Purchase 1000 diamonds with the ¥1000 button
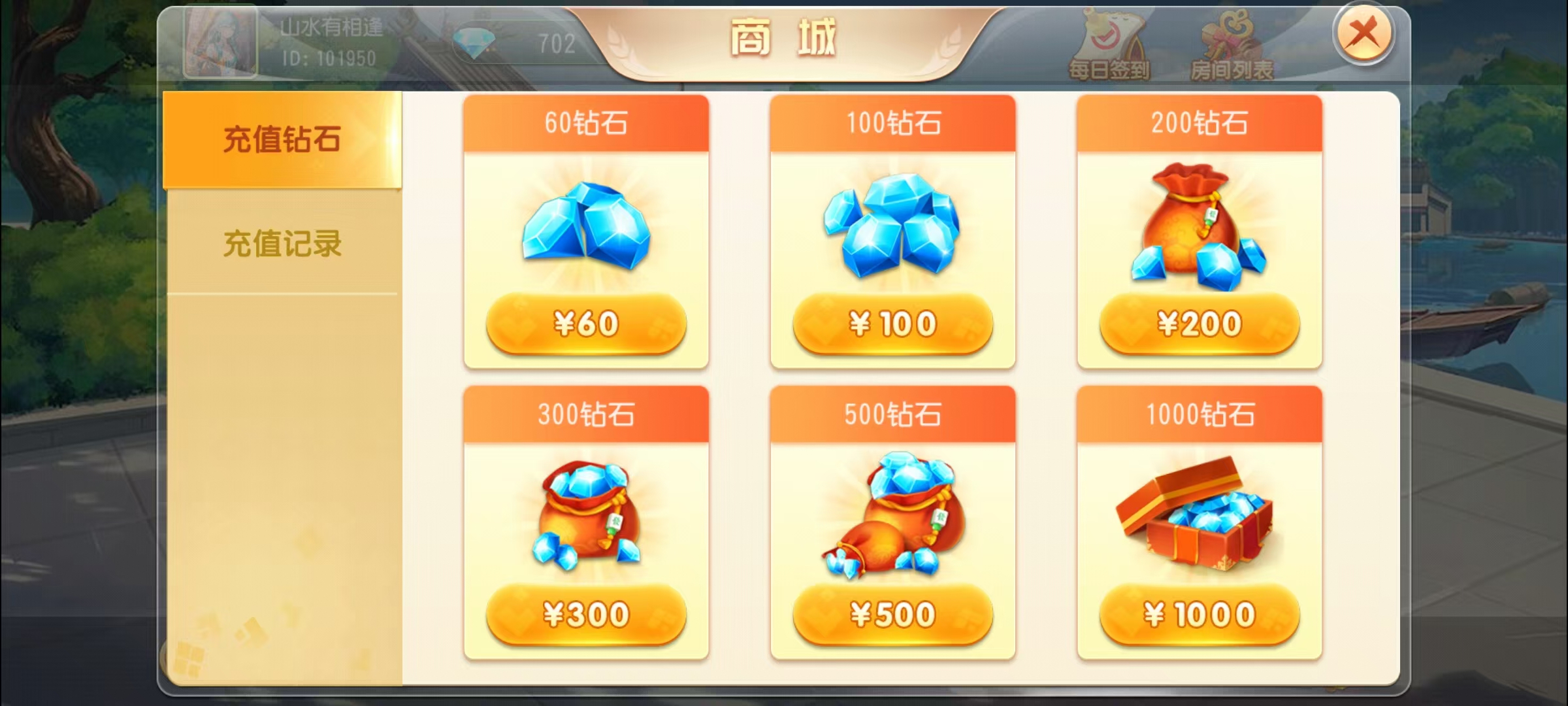The width and height of the screenshot is (1568, 706). point(1199,614)
